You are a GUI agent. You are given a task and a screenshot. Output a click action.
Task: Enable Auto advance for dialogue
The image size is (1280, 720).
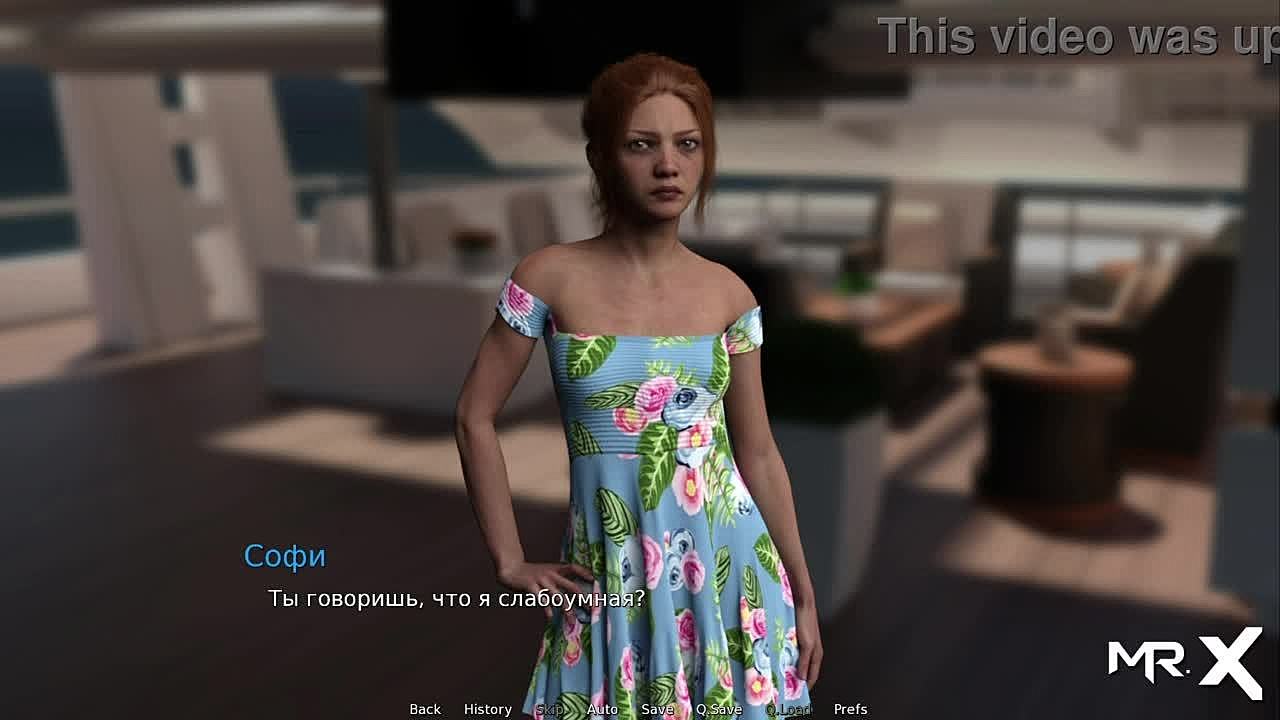(602, 709)
